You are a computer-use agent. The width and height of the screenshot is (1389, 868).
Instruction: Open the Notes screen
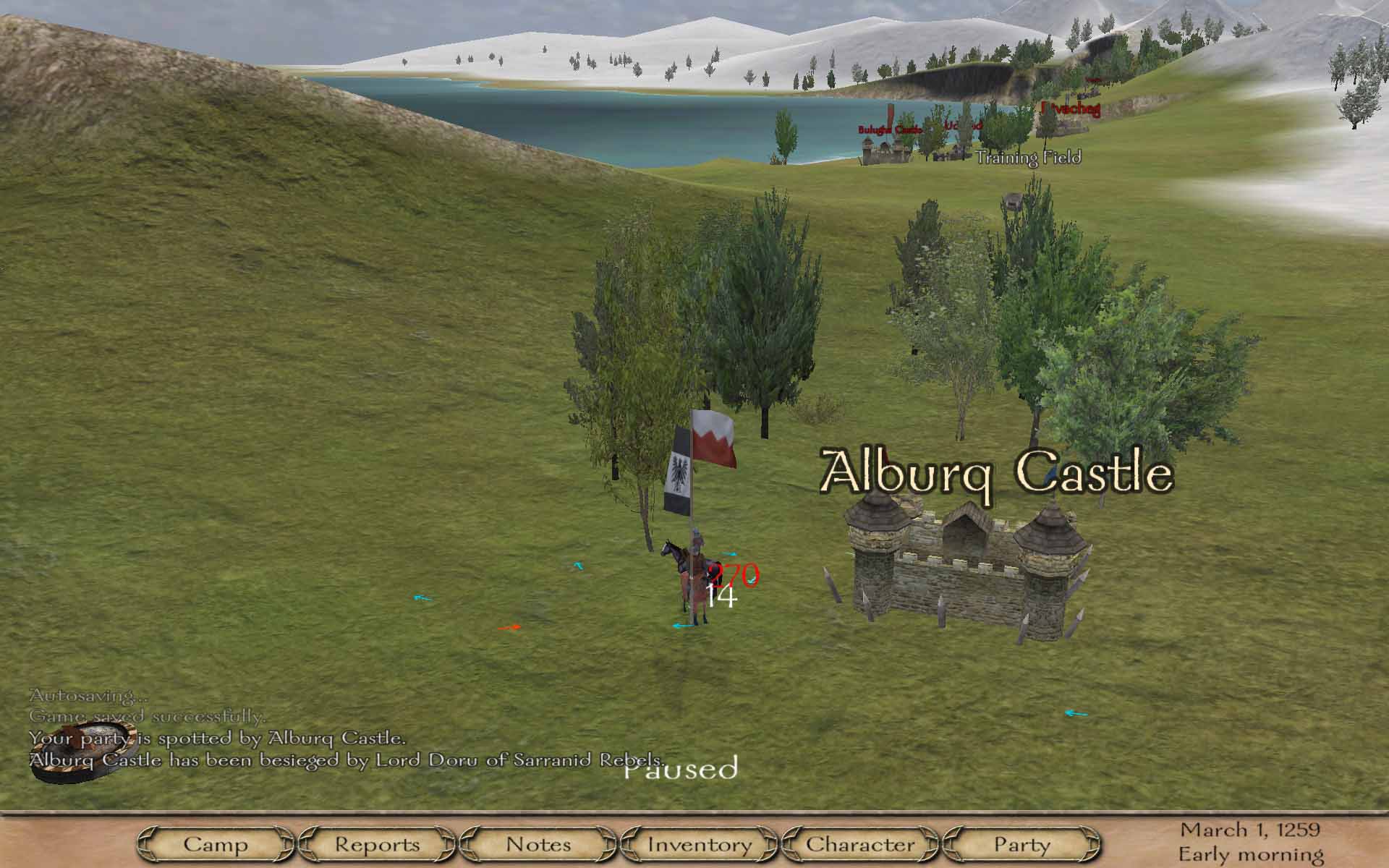[x=539, y=844]
